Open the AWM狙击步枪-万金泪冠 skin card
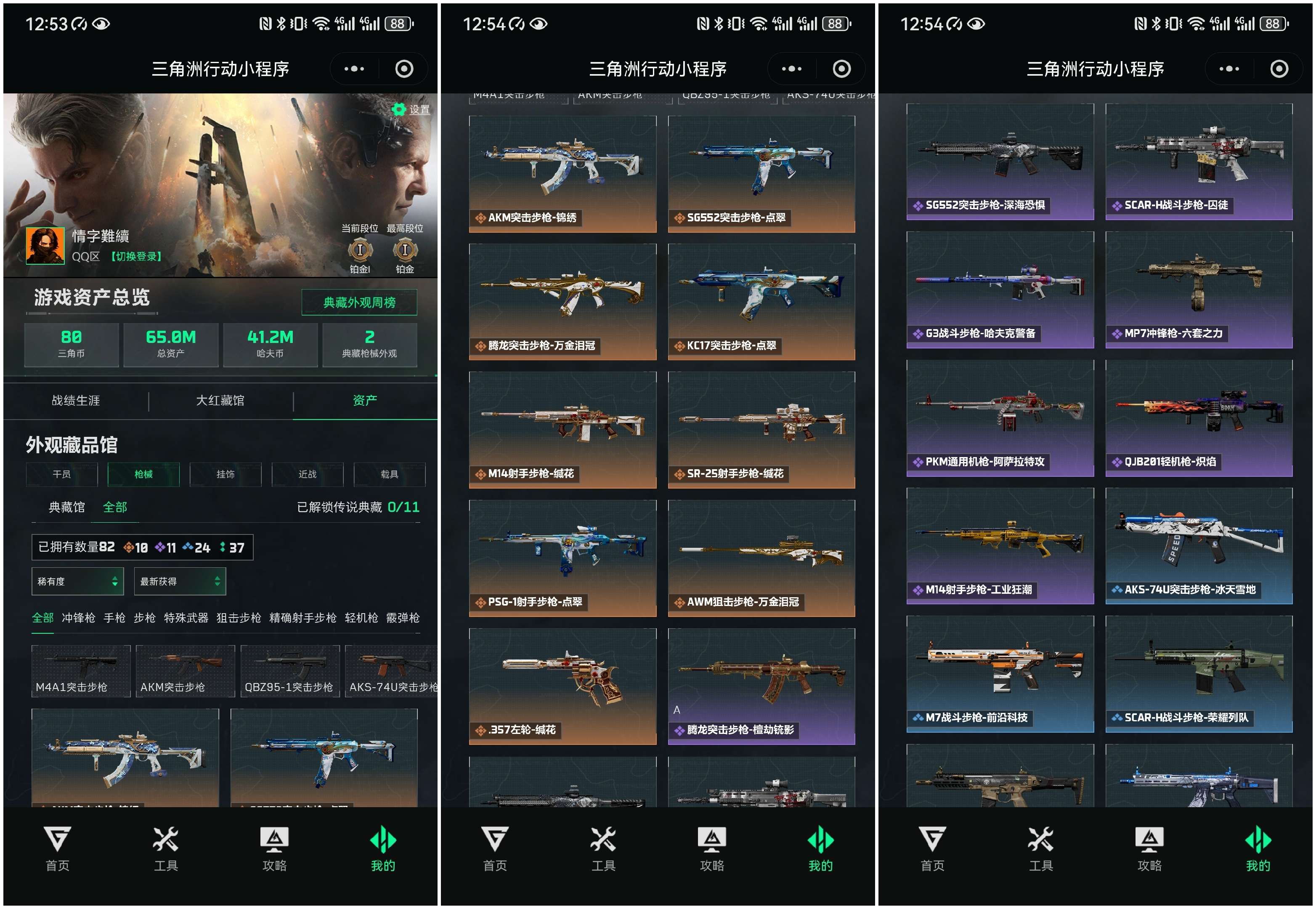The image size is (1316, 909). pyautogui.click(x=761, y=558)
